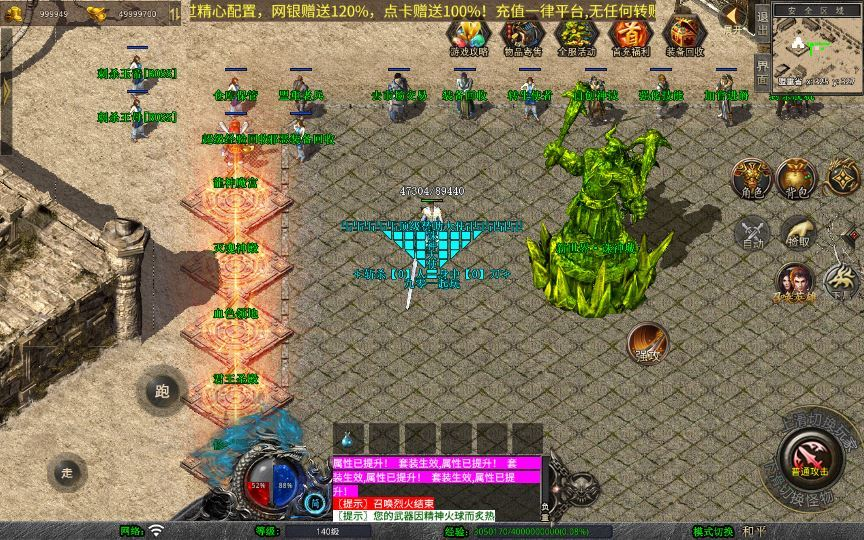Open the 角色 character sheet
The image size is (864, 540).
point(751,179)
